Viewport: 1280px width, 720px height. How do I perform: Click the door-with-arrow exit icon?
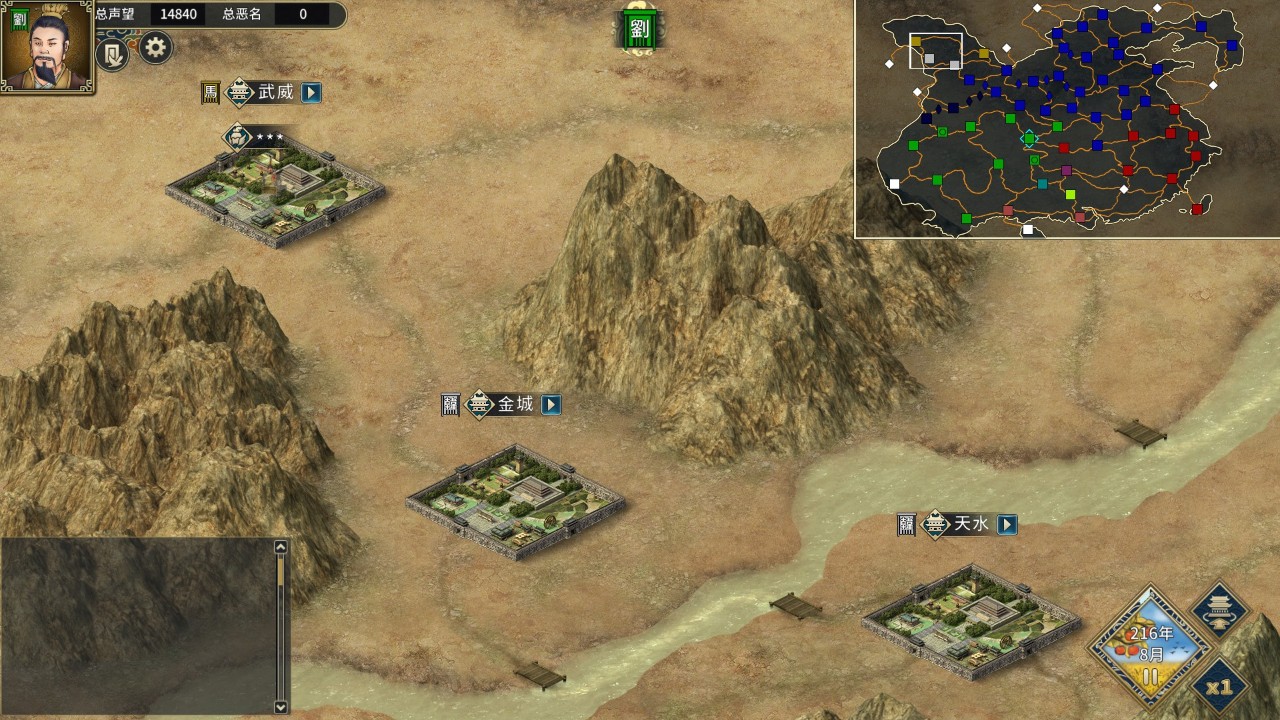[113, 54]
